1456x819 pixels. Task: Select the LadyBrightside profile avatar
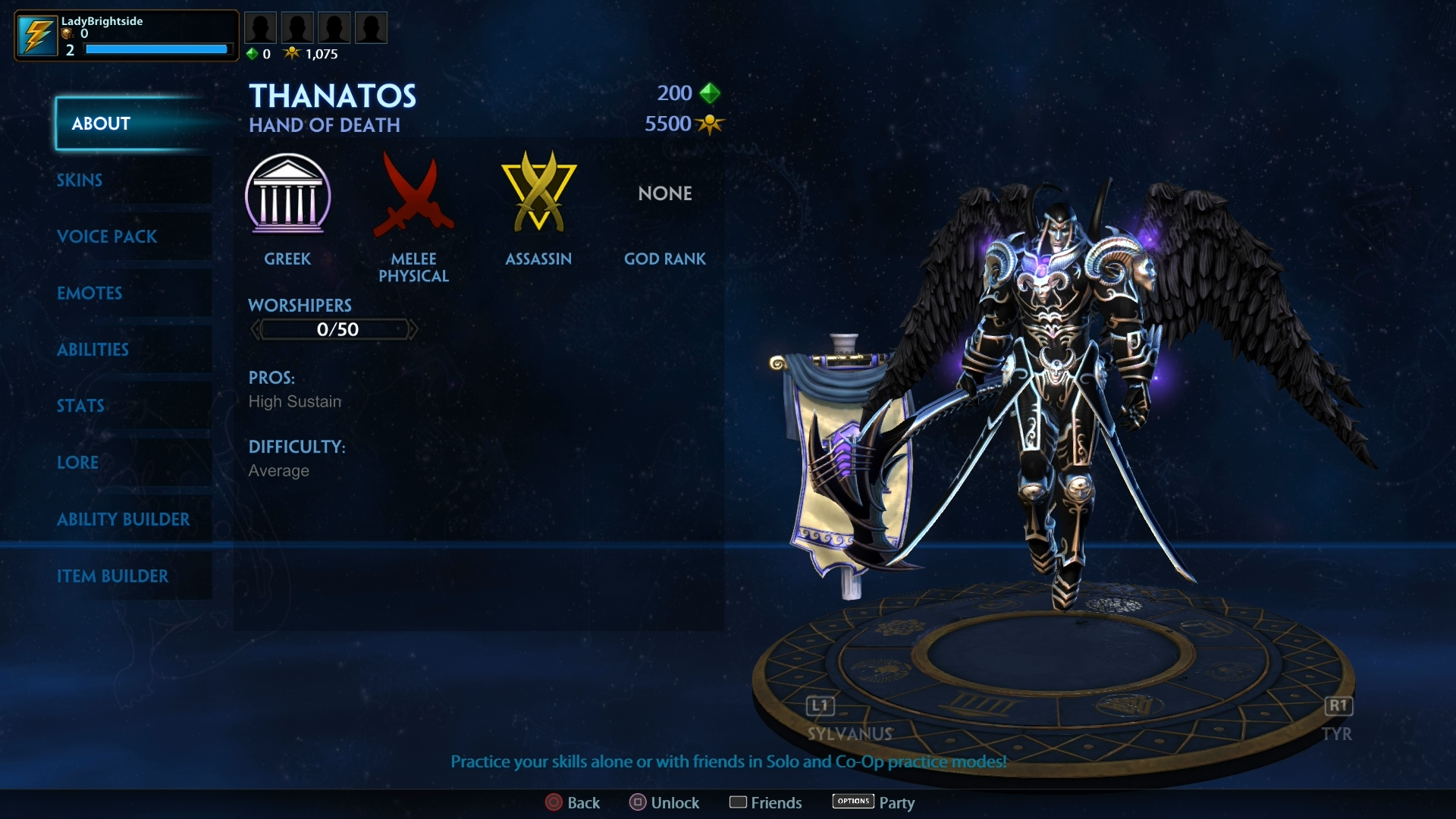click(x=36, y=35)
